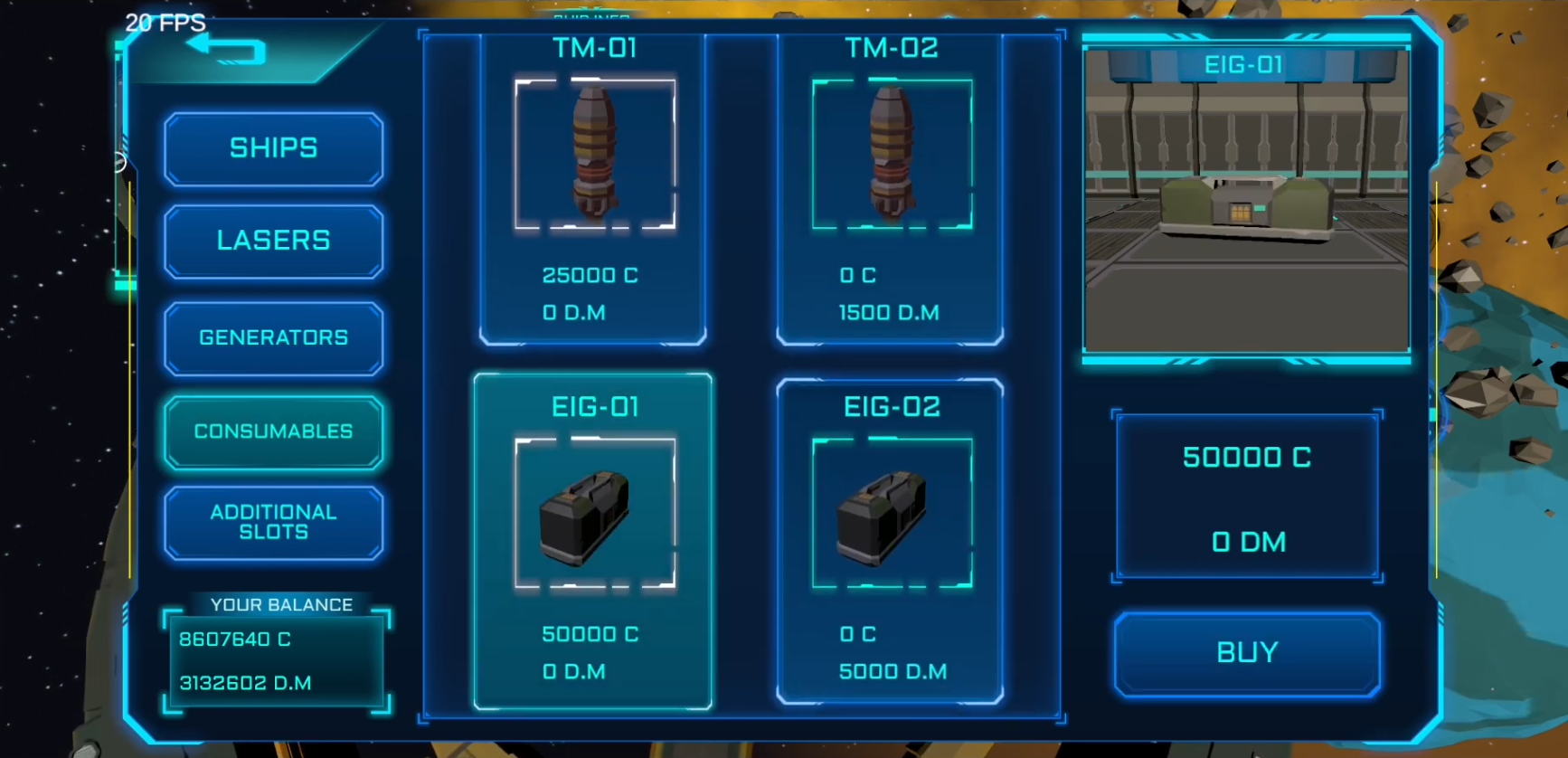This screenshot has width=1568, height=758.
Task: Open the Ships shop category
Action: 273,148
